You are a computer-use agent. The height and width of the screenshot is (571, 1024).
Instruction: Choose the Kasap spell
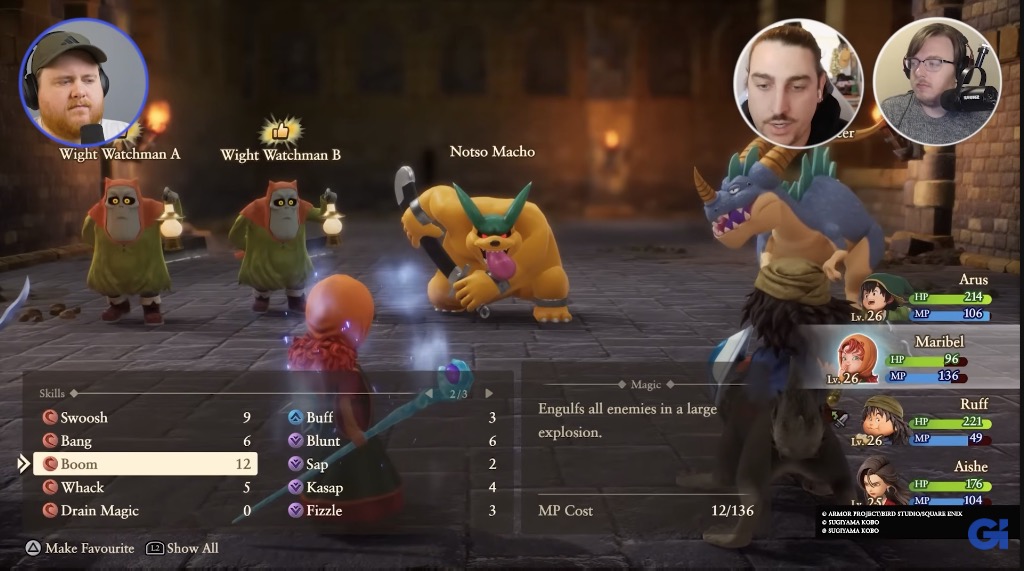pyautogui.click(x=324, y=487)
